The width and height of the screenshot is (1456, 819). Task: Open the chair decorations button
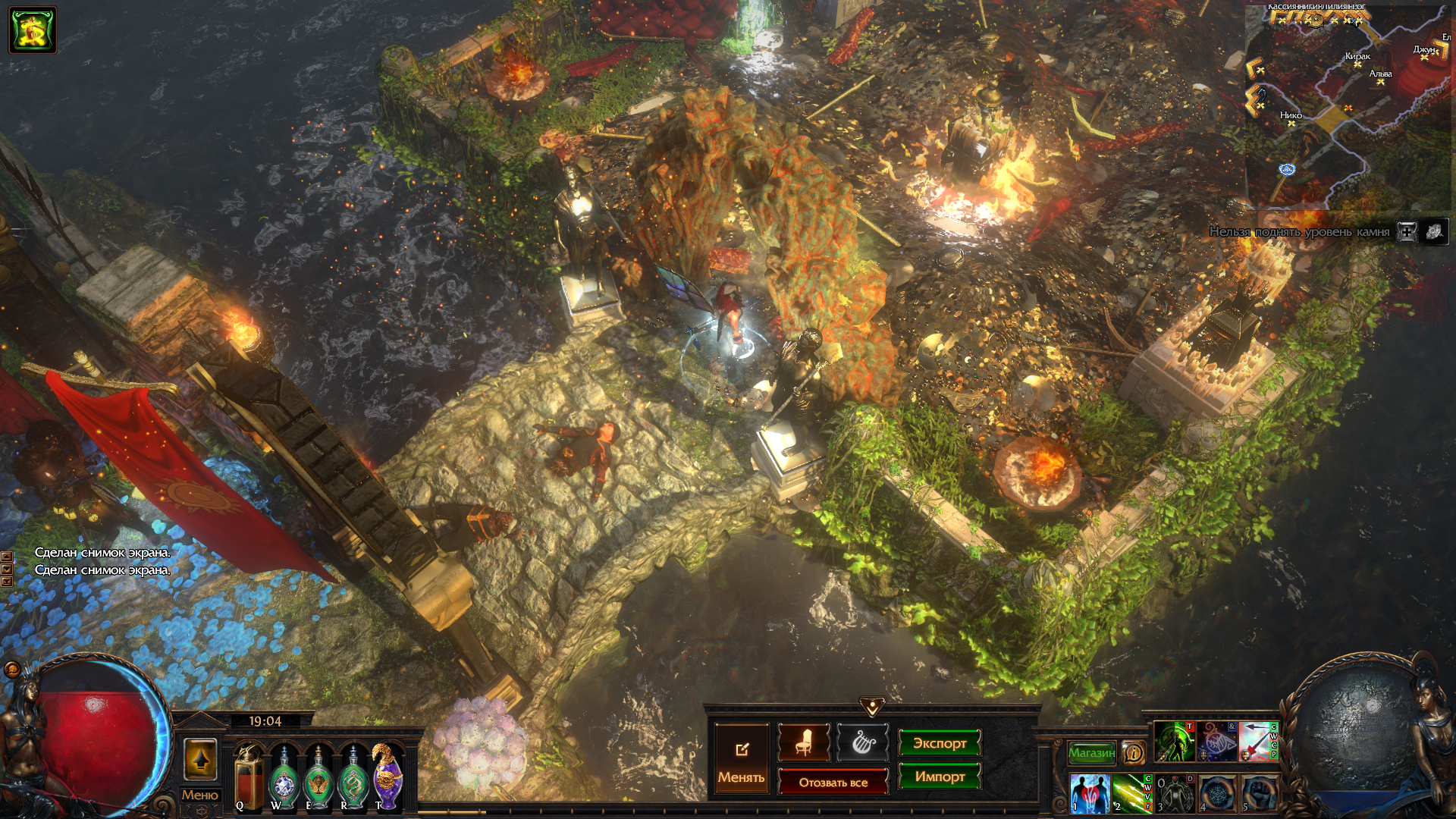pos(803,743)
